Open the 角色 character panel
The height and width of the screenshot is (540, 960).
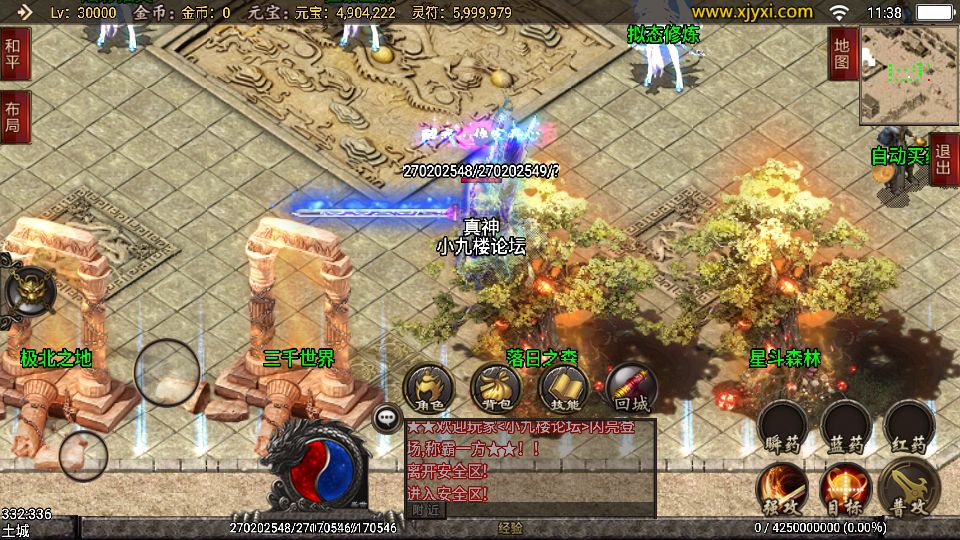[429, 388]
